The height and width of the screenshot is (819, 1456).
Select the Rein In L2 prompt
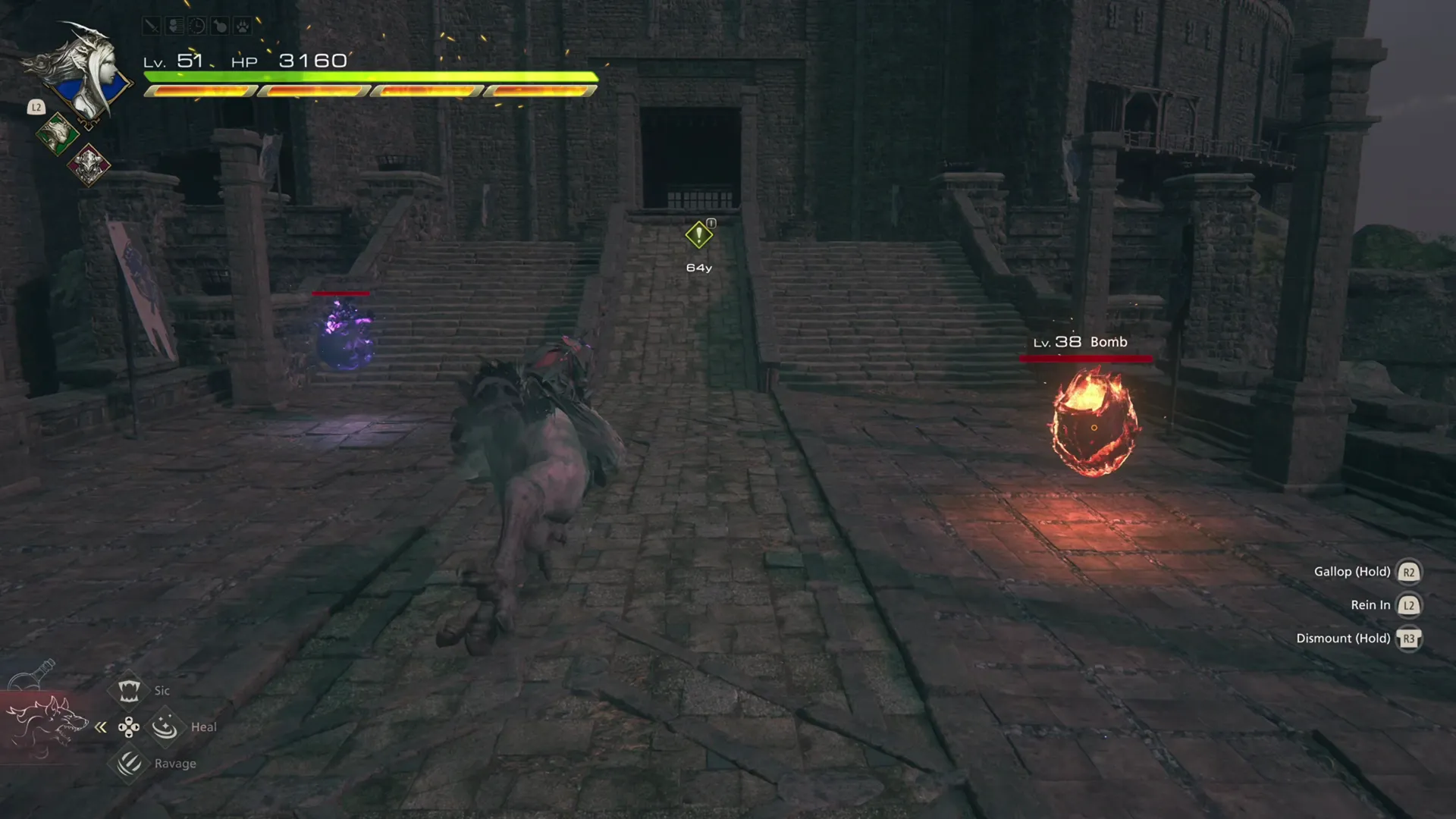click(x=1409, y=605)
